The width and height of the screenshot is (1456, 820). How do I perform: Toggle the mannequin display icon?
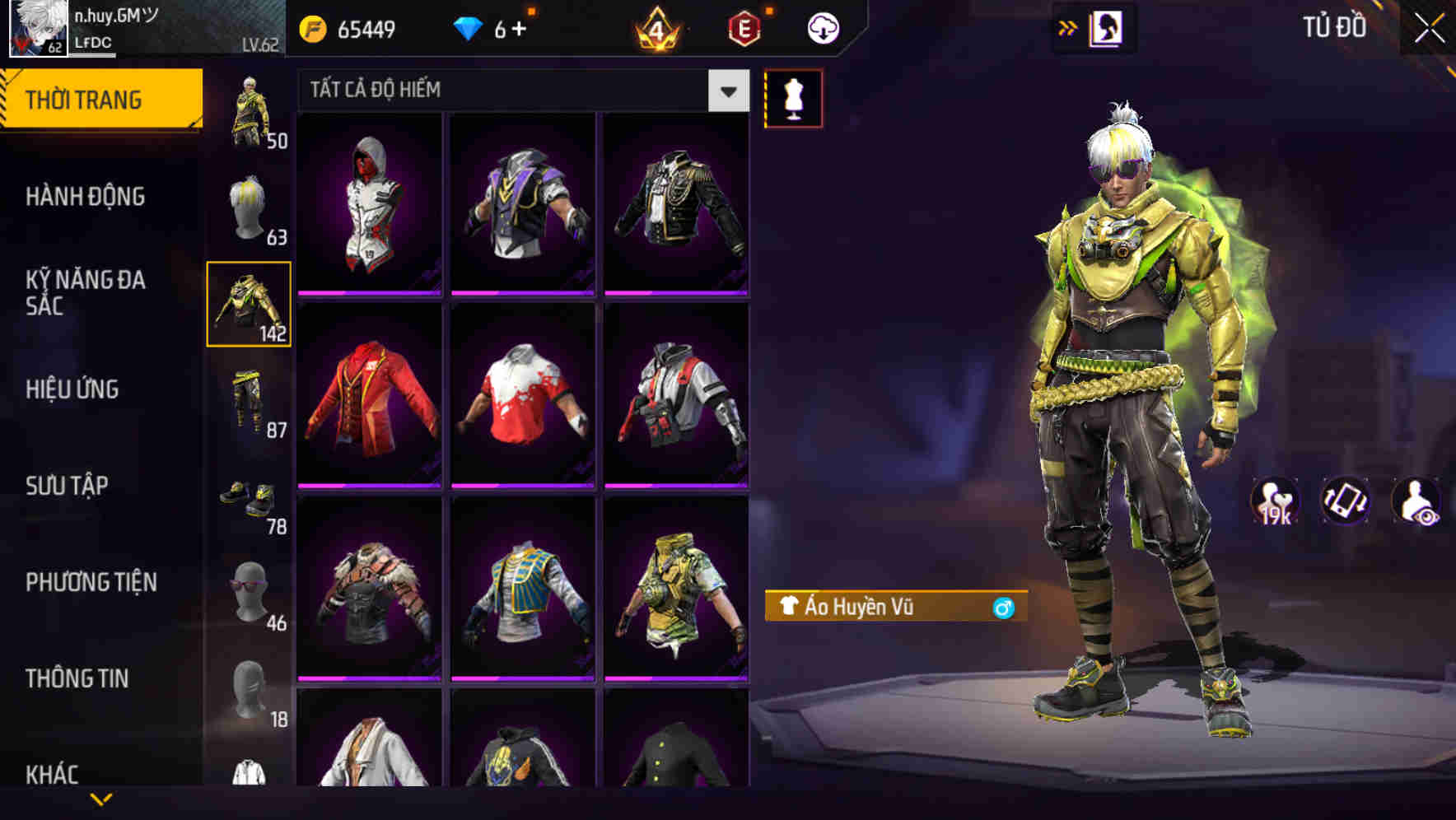793,97
